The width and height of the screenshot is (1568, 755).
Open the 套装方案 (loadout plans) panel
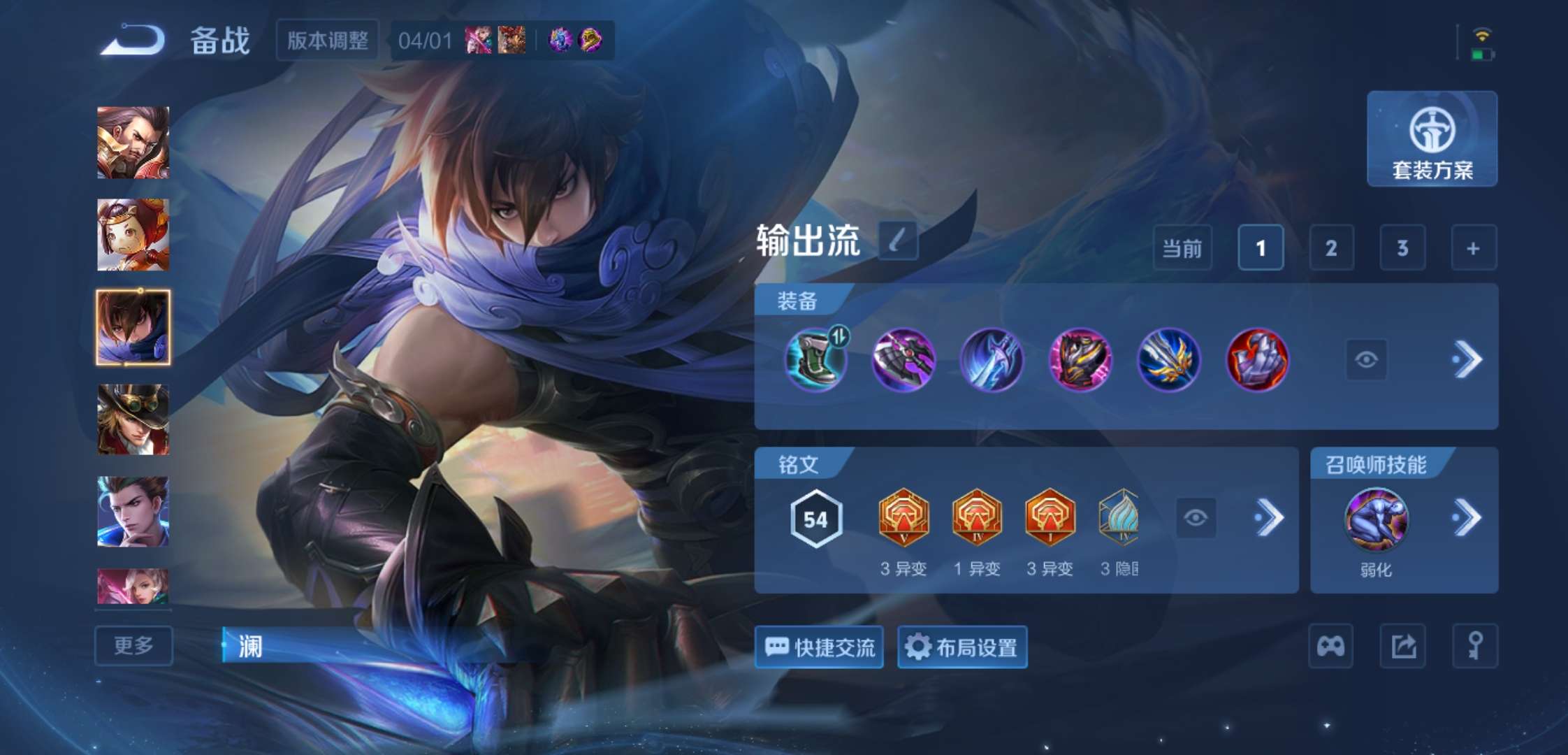pos(1432,139)
